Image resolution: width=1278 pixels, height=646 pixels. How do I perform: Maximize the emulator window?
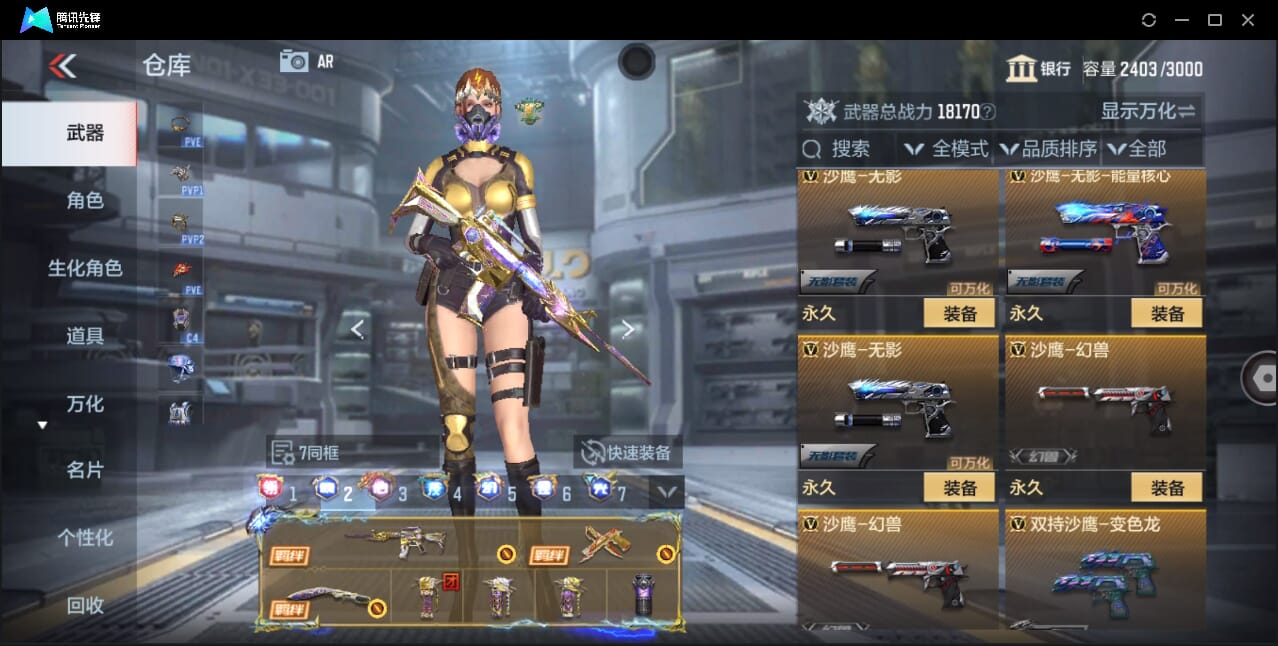pos(1215,20)
